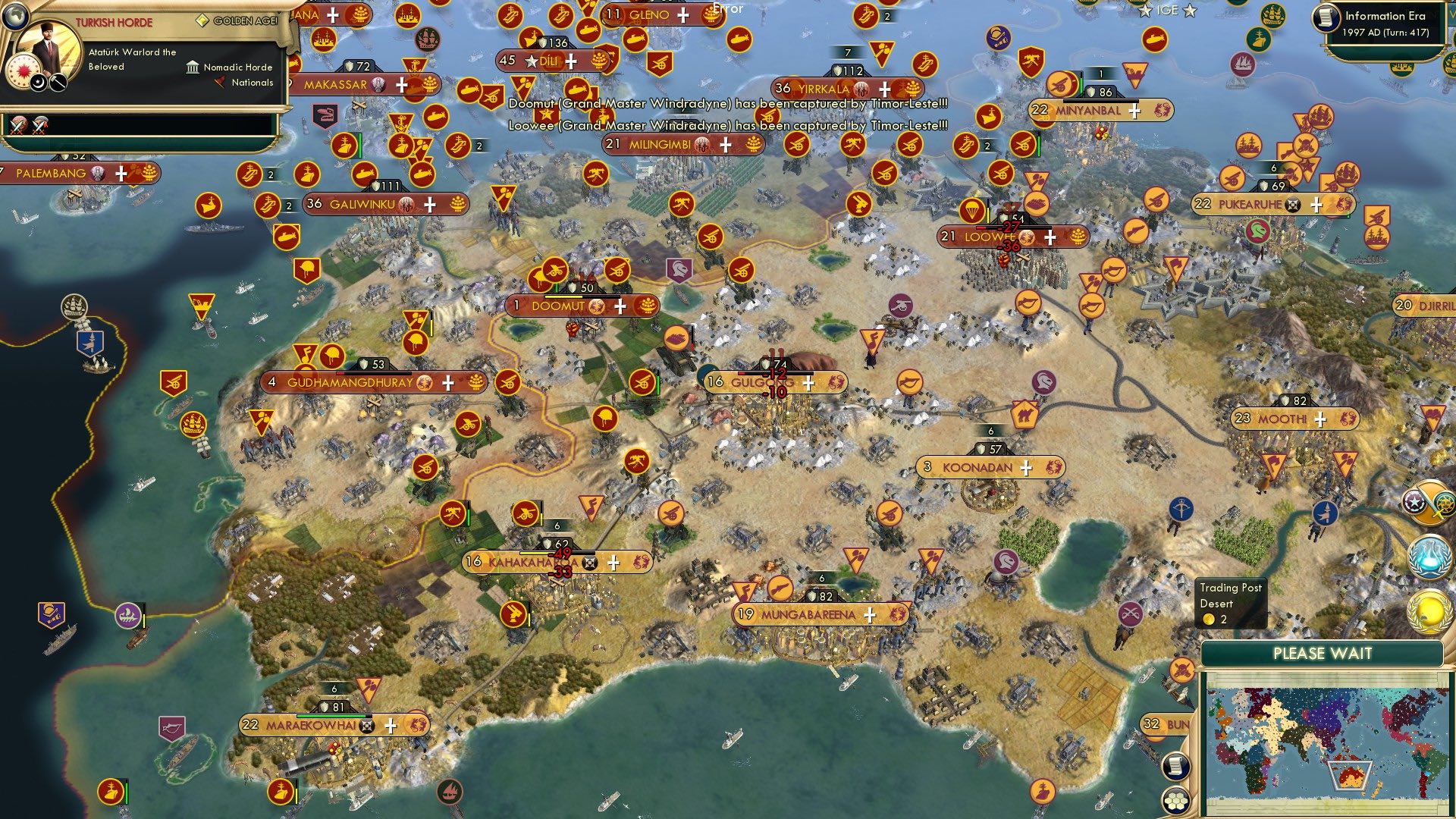
Task: Open the notification log scroll at bottom right
Action: point(1177,767)
